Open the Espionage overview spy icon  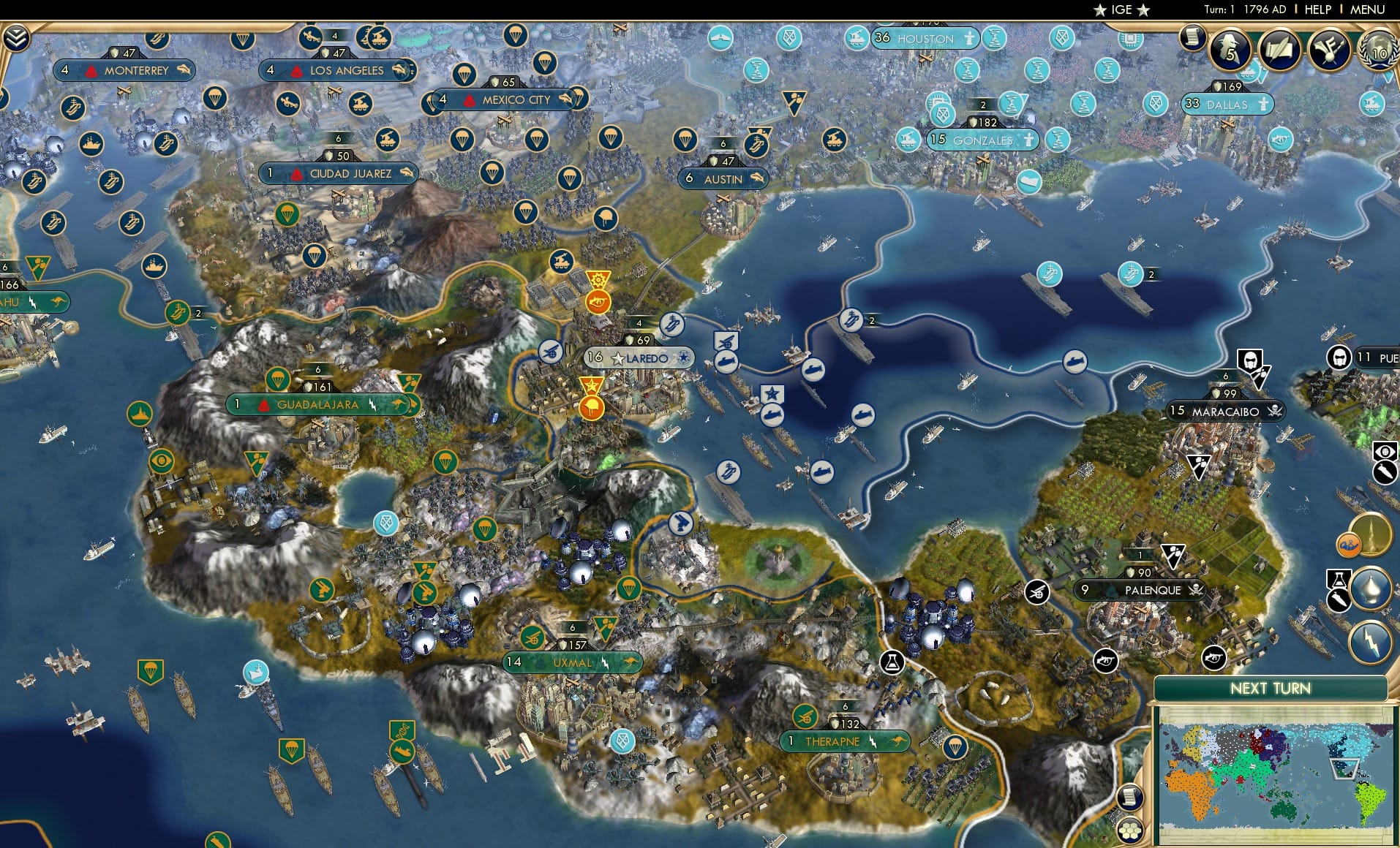click(x=1230, y=50)
